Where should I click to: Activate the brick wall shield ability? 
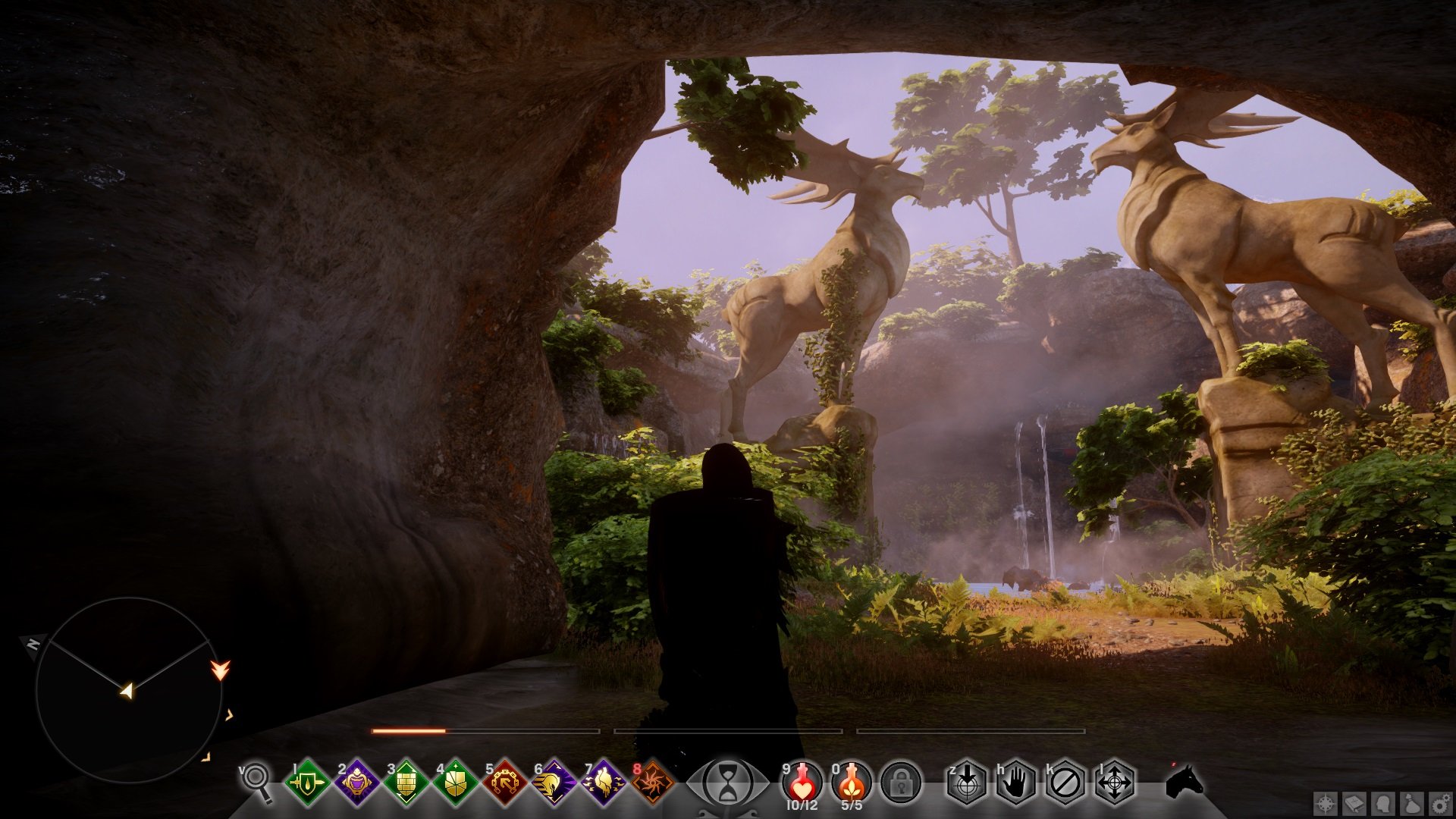[x=406, y=782]
